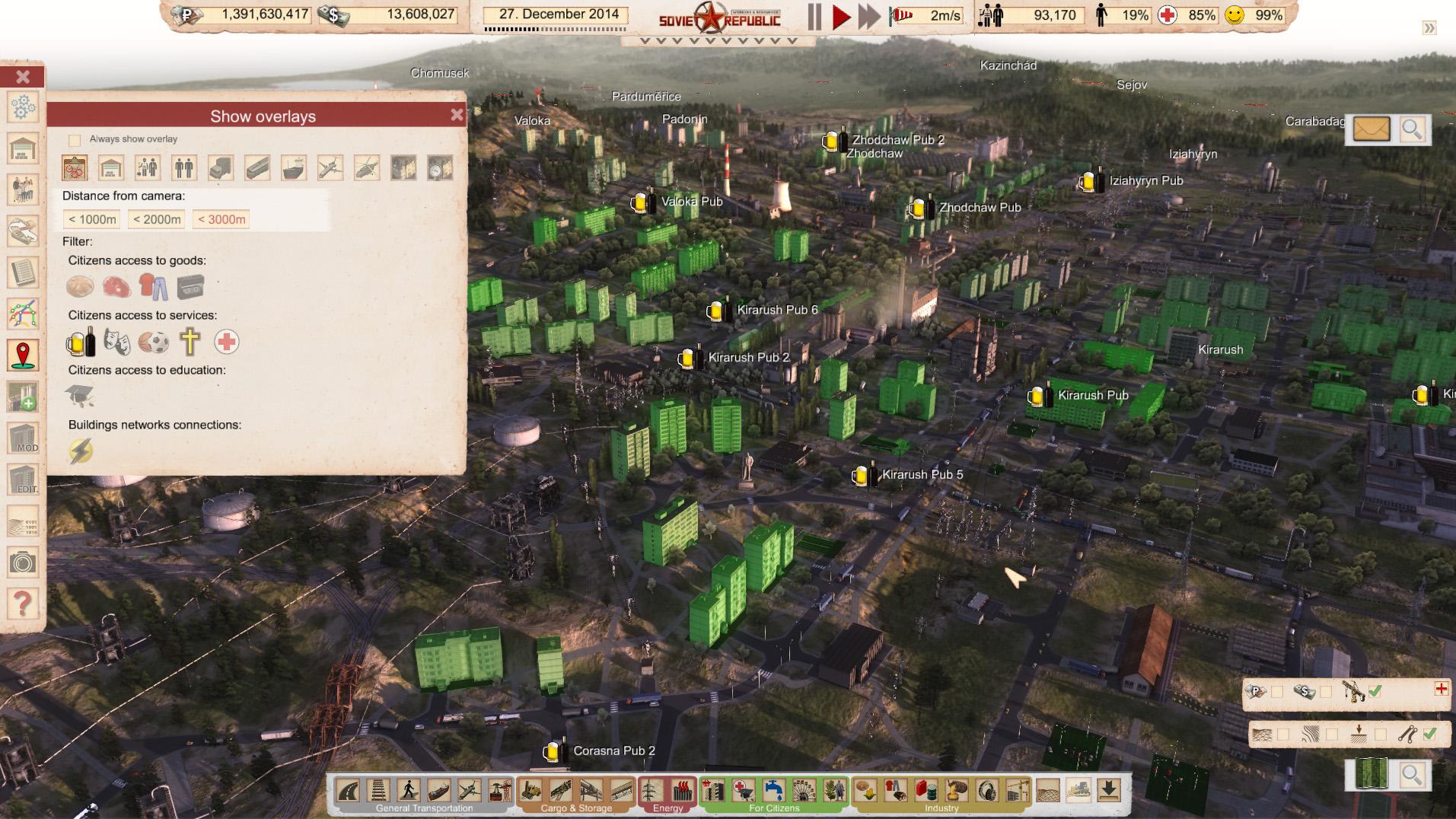Image resolution: width=1456 pixels, height=819 pixels.
Task: Close the Show overlays panel
Action: coord(457,115)
